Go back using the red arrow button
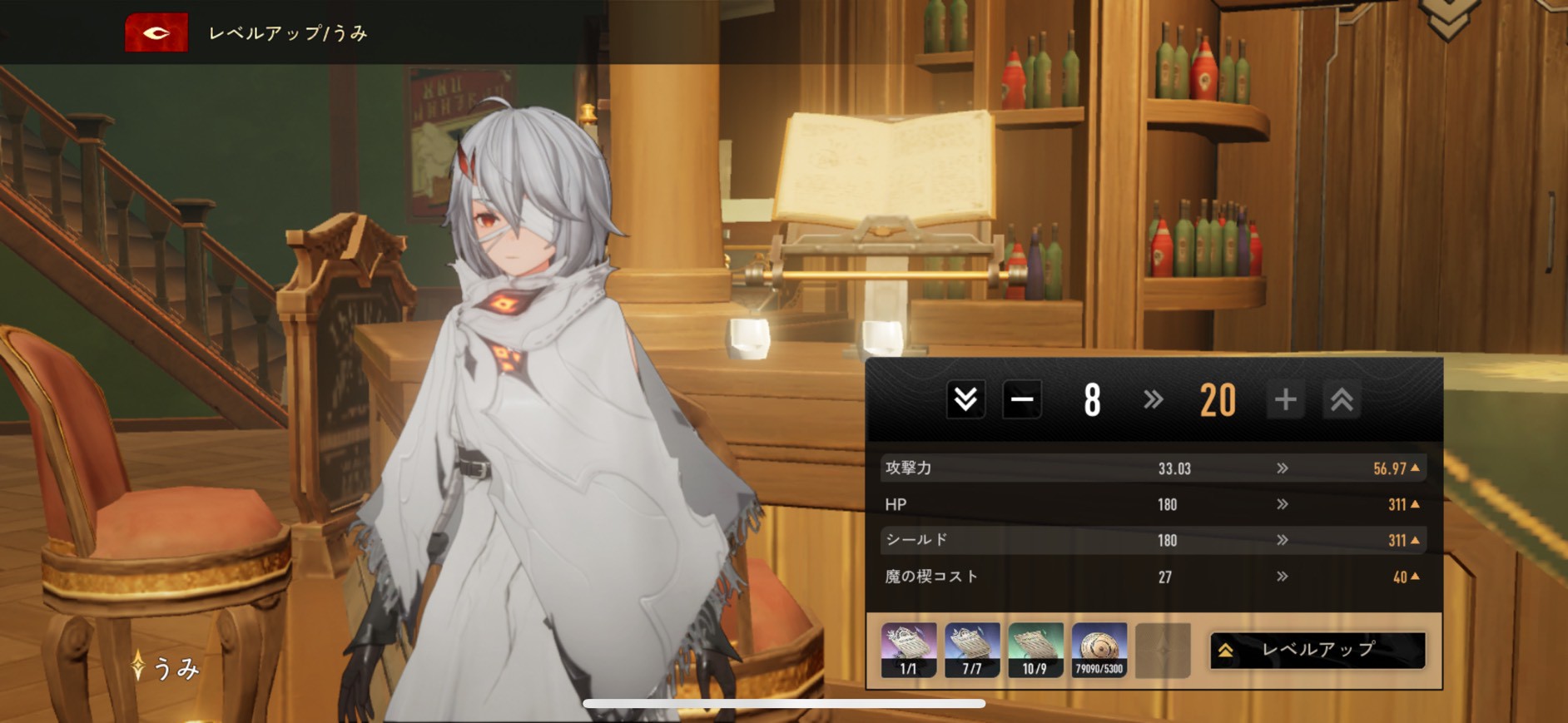The image size is (1568, 723). coord(156,33)
